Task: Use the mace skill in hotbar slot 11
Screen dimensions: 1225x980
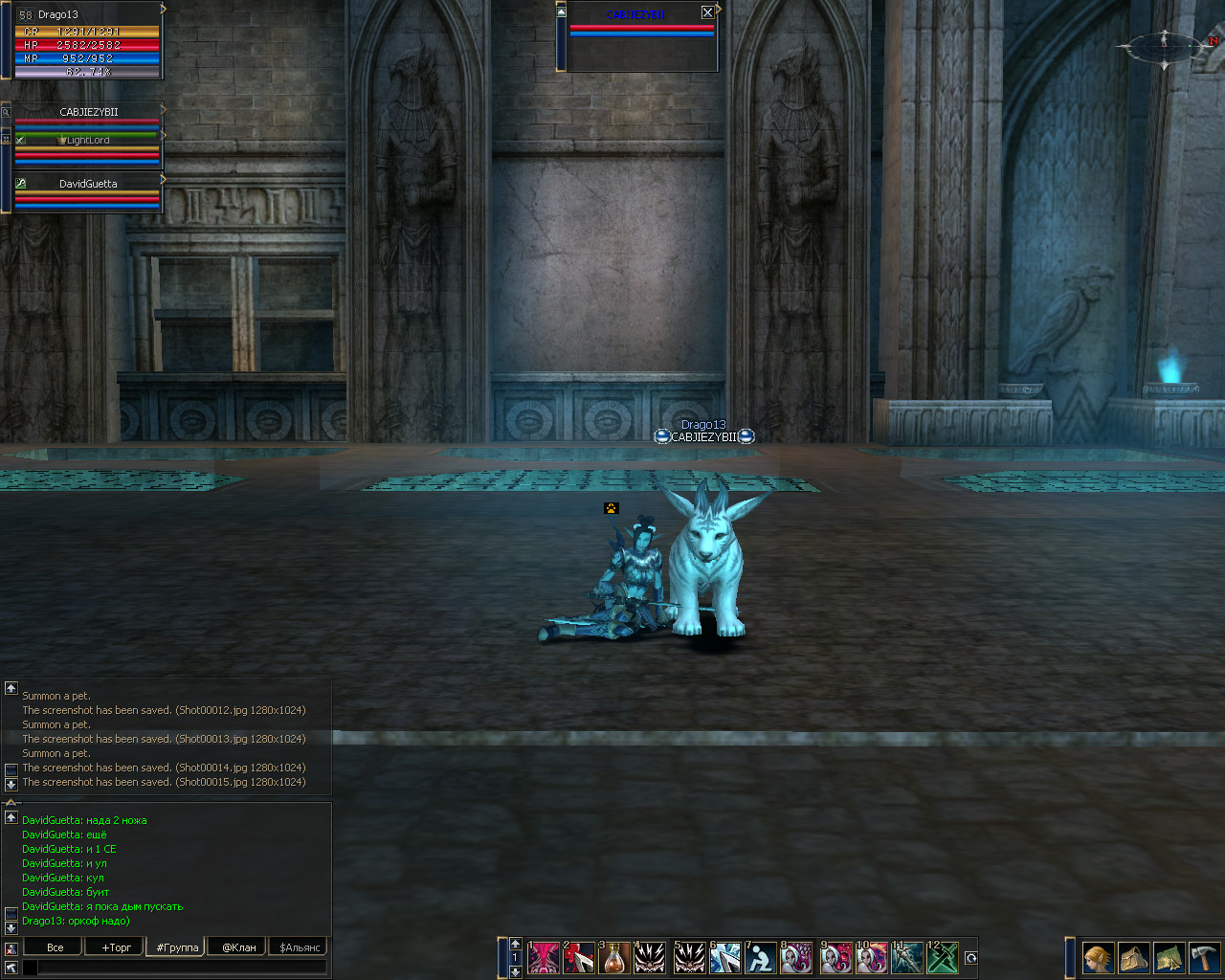Action: (906, 958)
